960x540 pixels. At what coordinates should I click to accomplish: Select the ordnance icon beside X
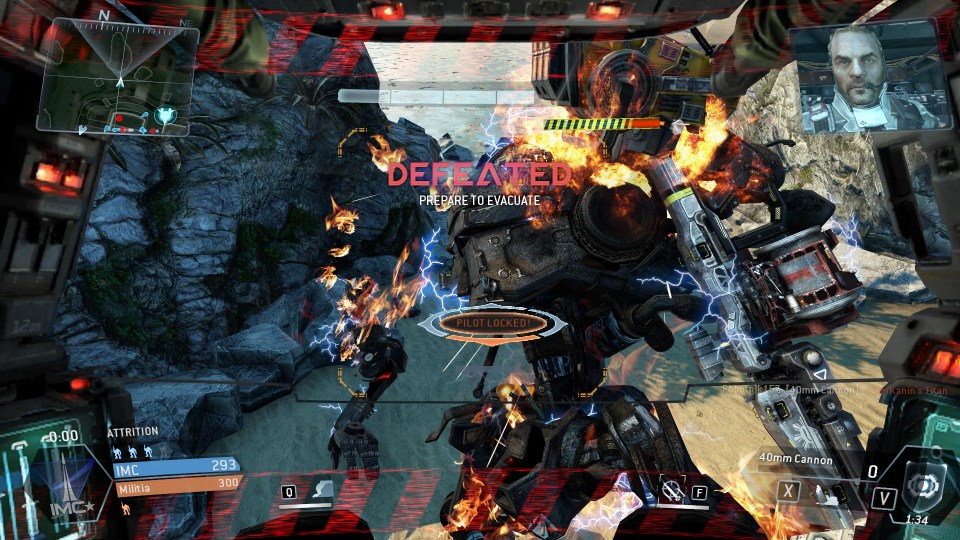coord(820,492)
